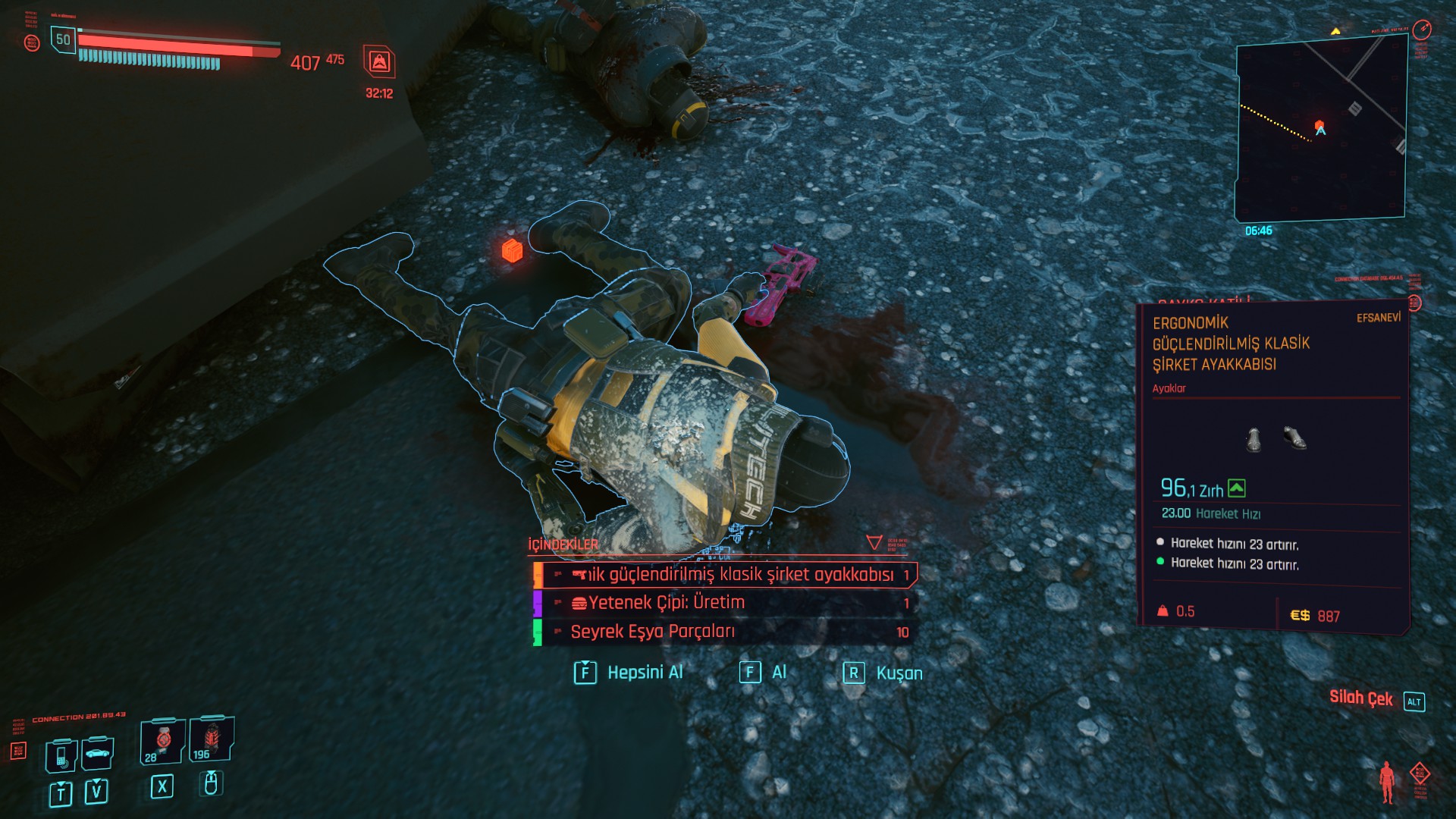
Task: Open the phone quick-access icon
Action: [61, 754]
